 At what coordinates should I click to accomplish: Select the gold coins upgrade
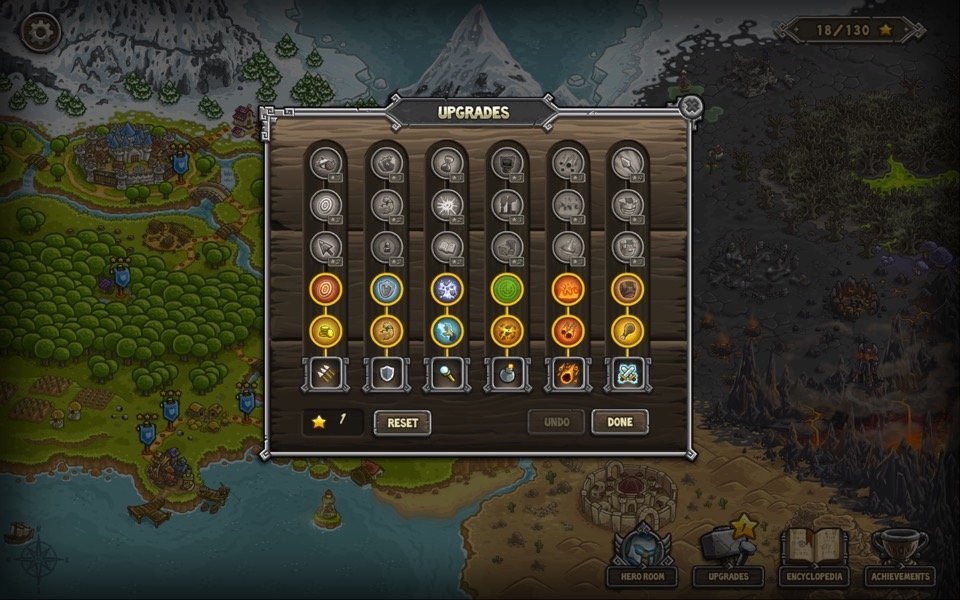pyautogui.click(x=326, y=331)
